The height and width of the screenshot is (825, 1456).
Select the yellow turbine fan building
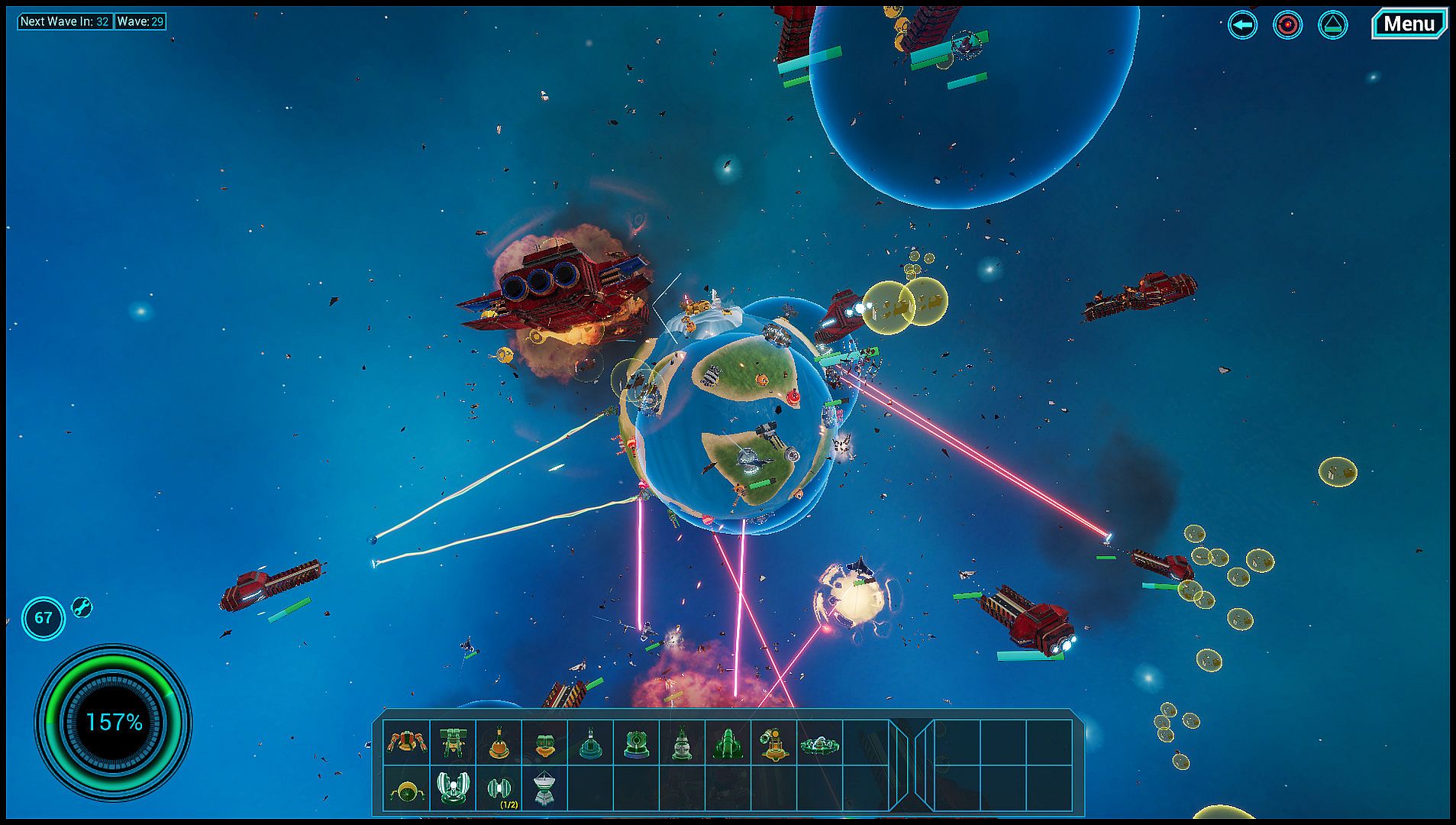406,790
